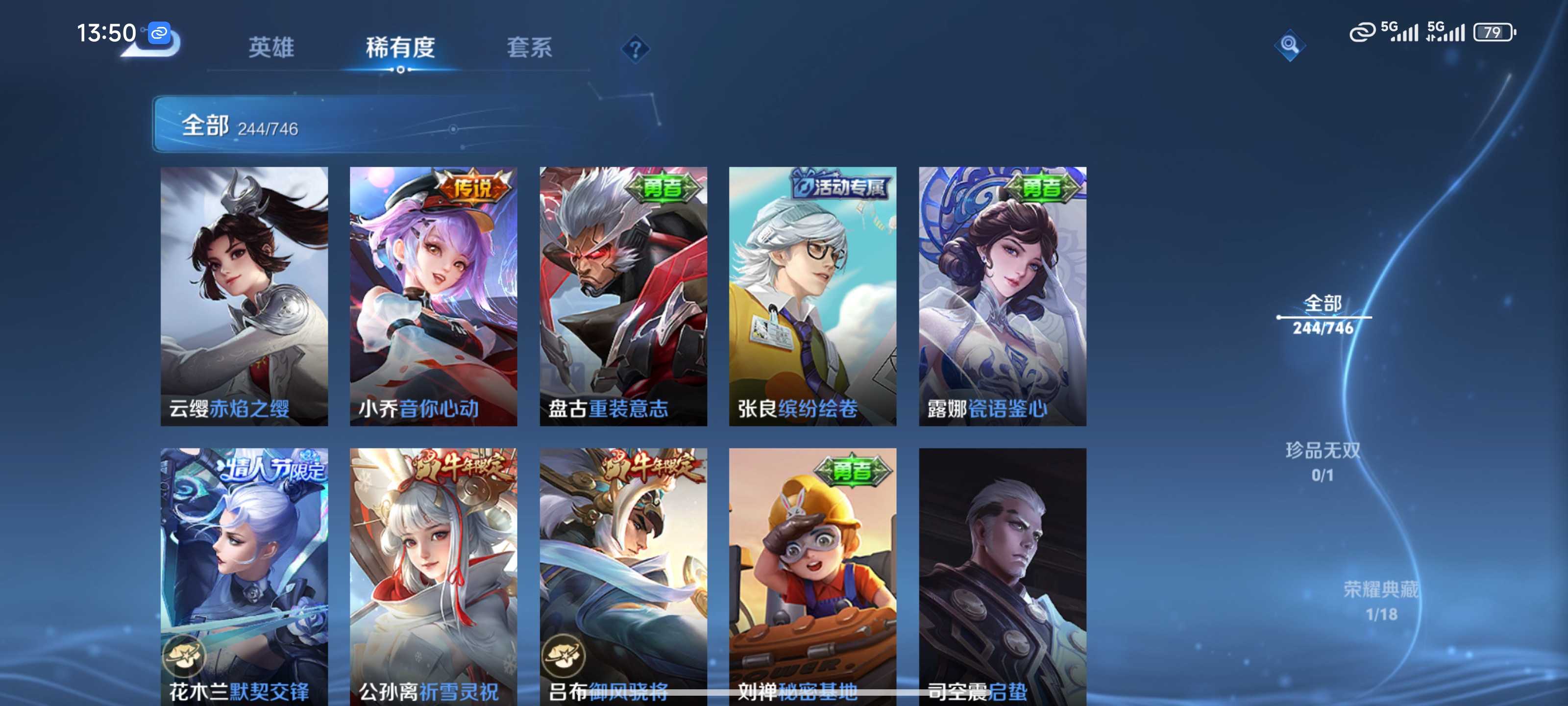Switch to the 英雄 tab
This screenshot has height=706, width=1568.
[271, 48]
